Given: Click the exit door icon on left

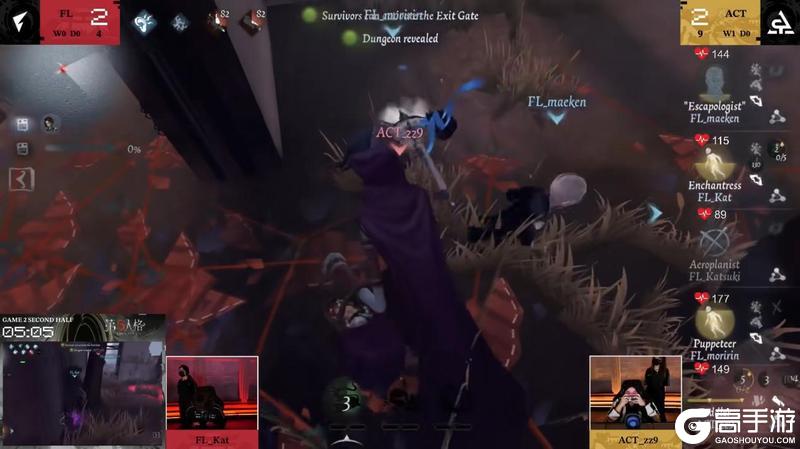Looking at the screenshot, I should click(x=18, y=178).
